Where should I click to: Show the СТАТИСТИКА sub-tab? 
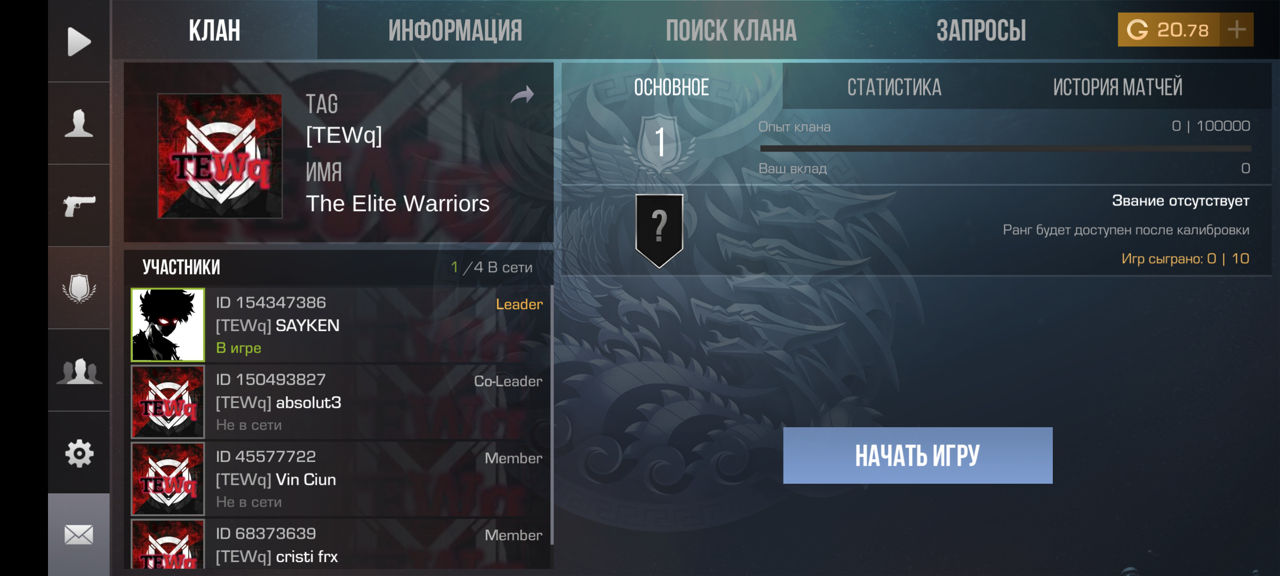point(894,88)
